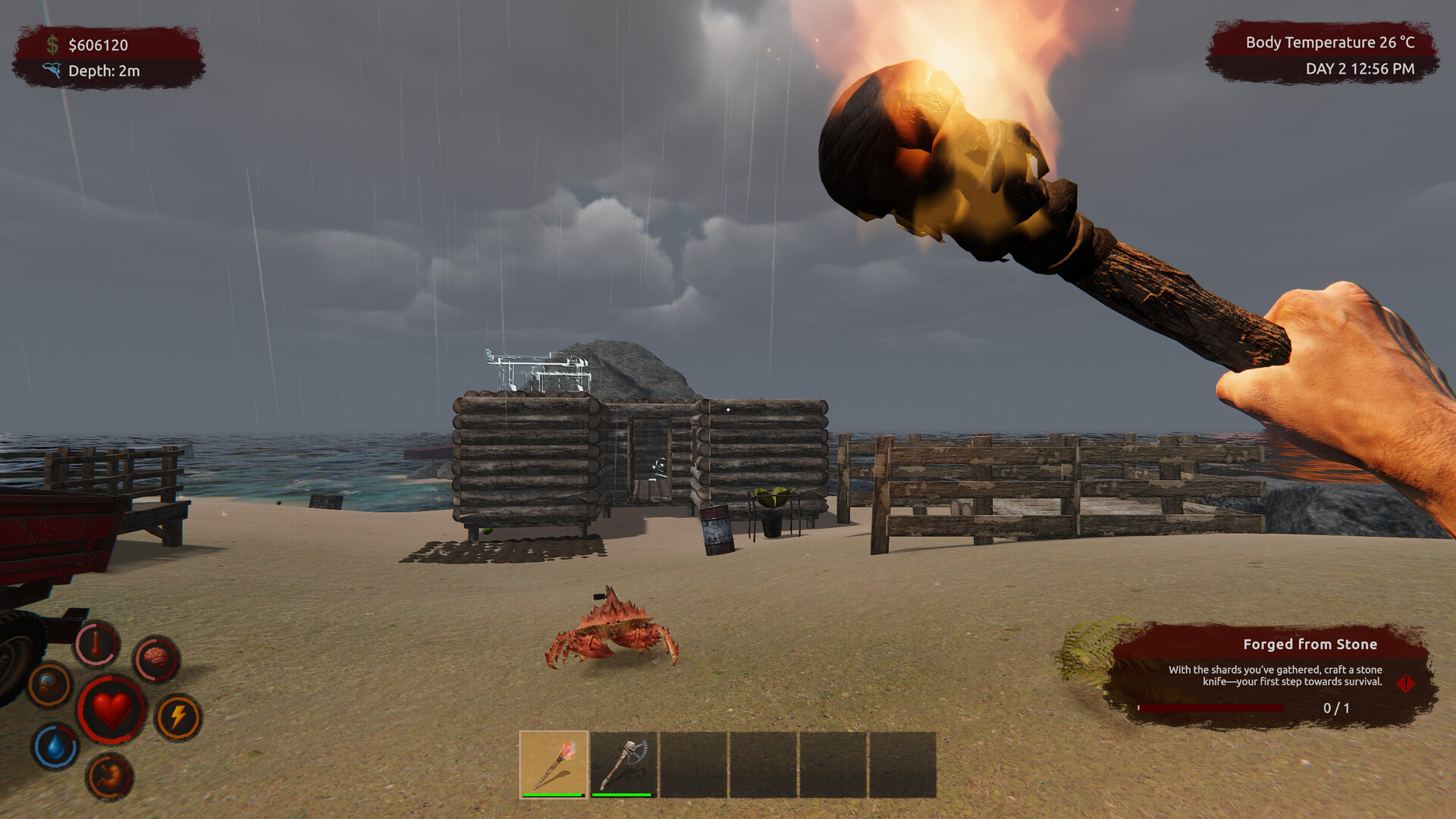Click the gas mask oxygen icon
1456x819 pixels.
[x=50, y=684]
